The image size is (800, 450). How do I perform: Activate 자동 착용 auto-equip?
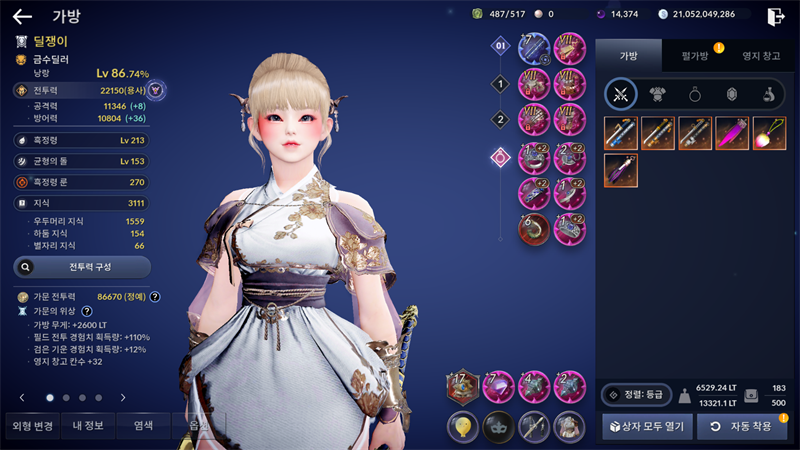[742, 427]
